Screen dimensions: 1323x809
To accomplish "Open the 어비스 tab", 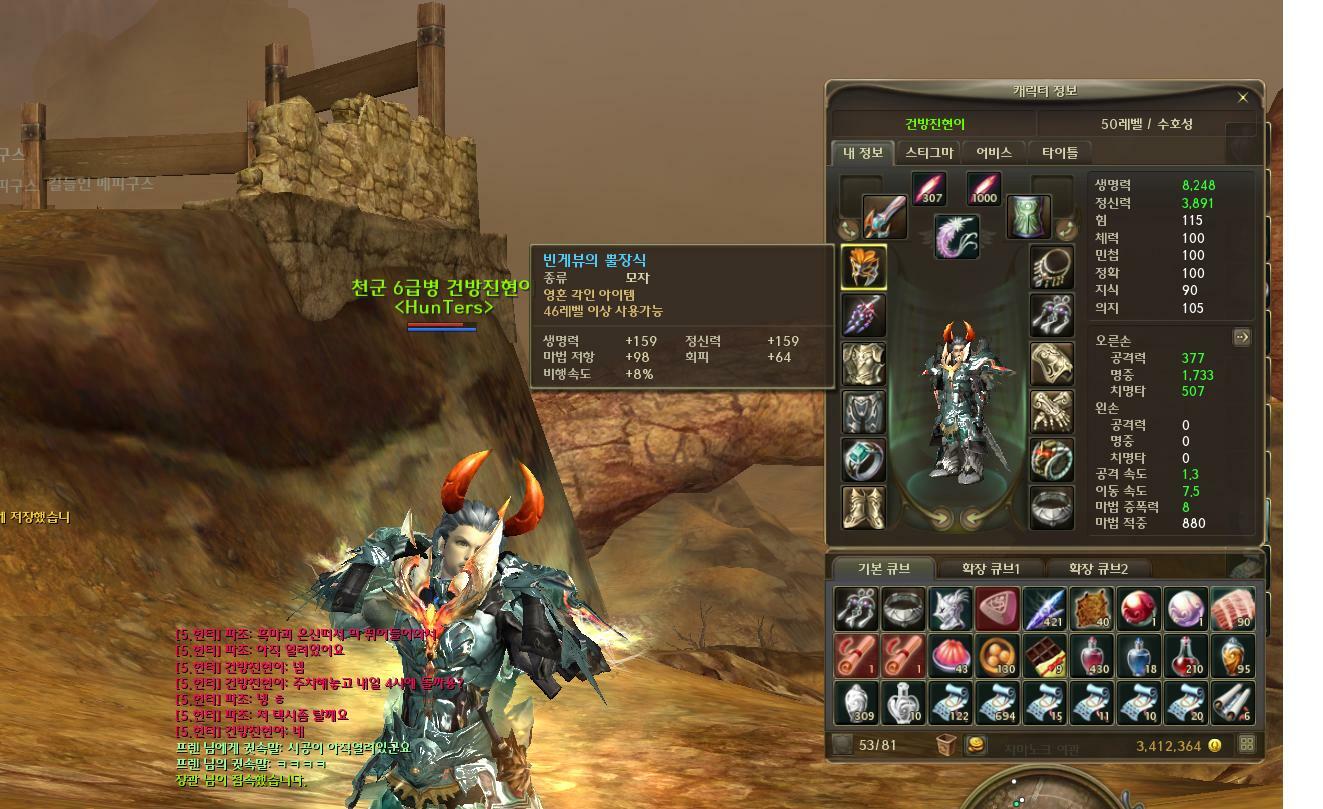I will click(x=993, y=153).
